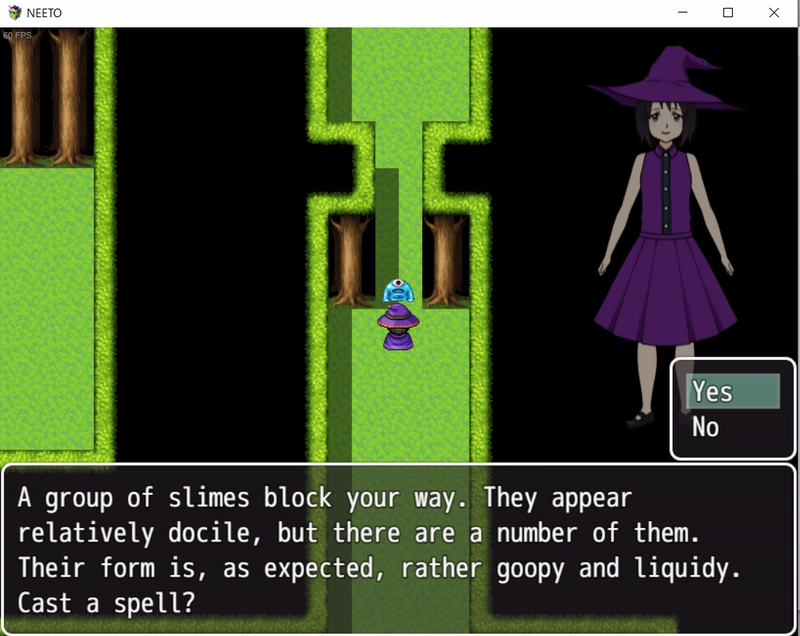Minimize the NEETO window
The width and height of the screenshot is (800, 636).
coord(681,13)
